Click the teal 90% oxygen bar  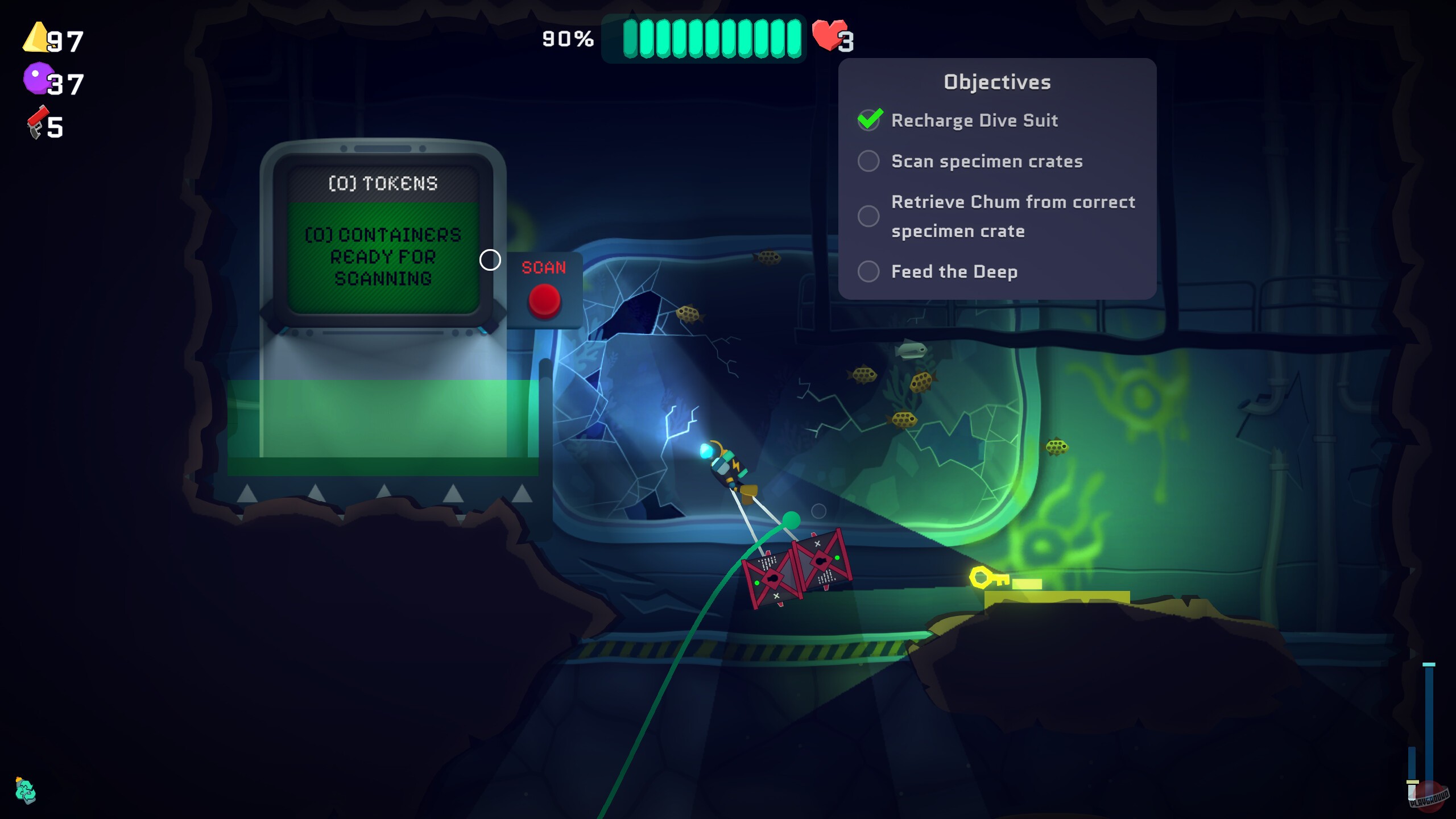(705, 39)
